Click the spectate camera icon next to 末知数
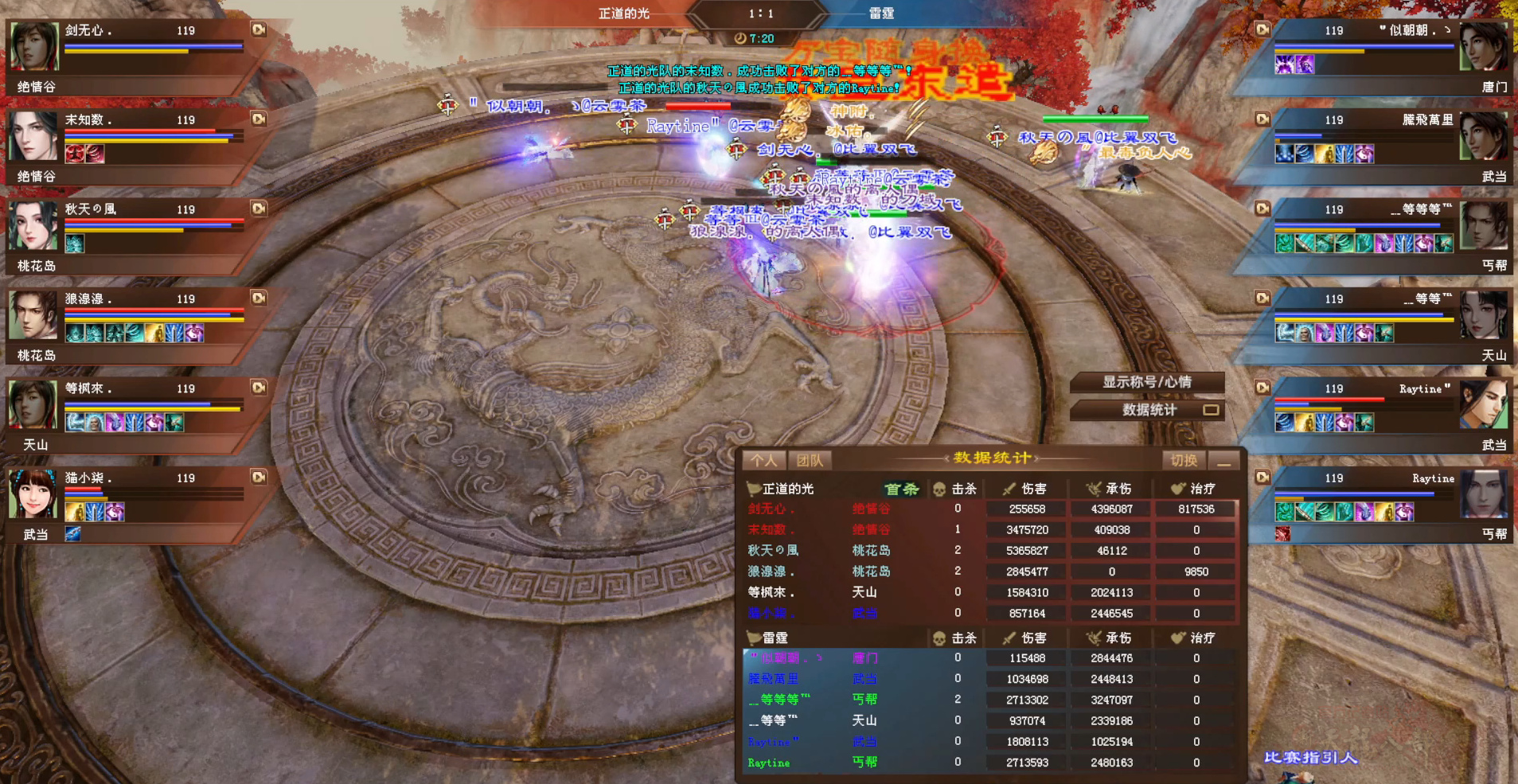The width and height of the screenshot is (1518, 784). 258,119
